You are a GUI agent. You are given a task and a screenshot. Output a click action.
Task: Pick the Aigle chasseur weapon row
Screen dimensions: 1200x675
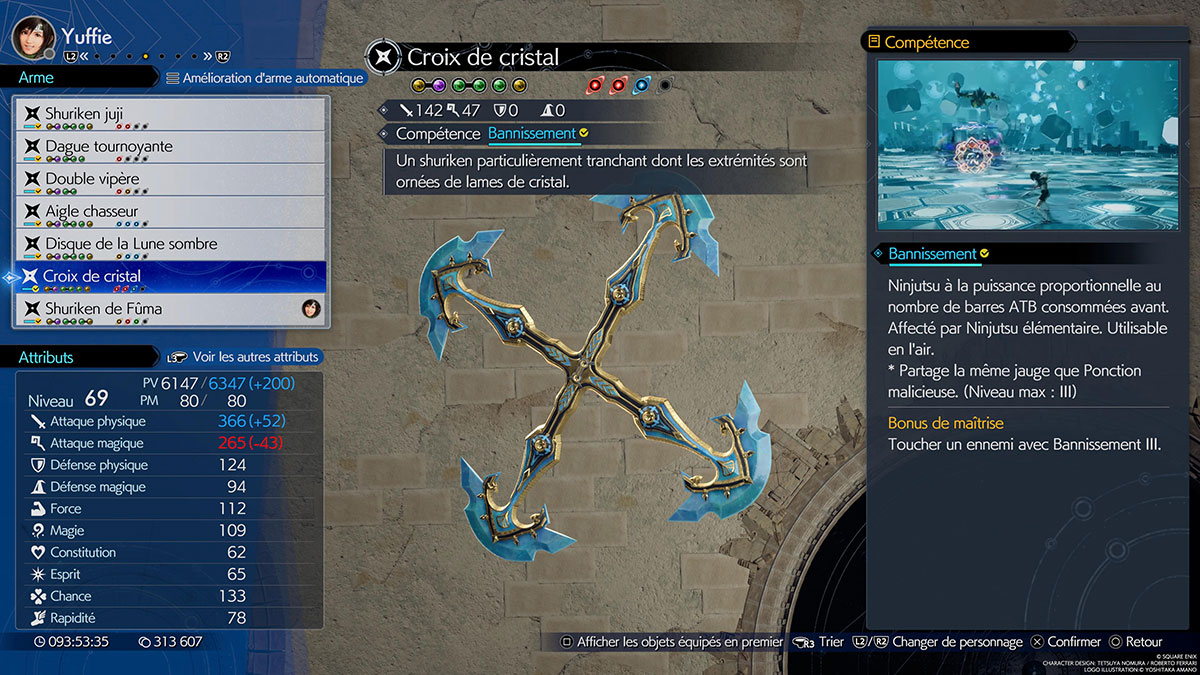pos(170,211)
